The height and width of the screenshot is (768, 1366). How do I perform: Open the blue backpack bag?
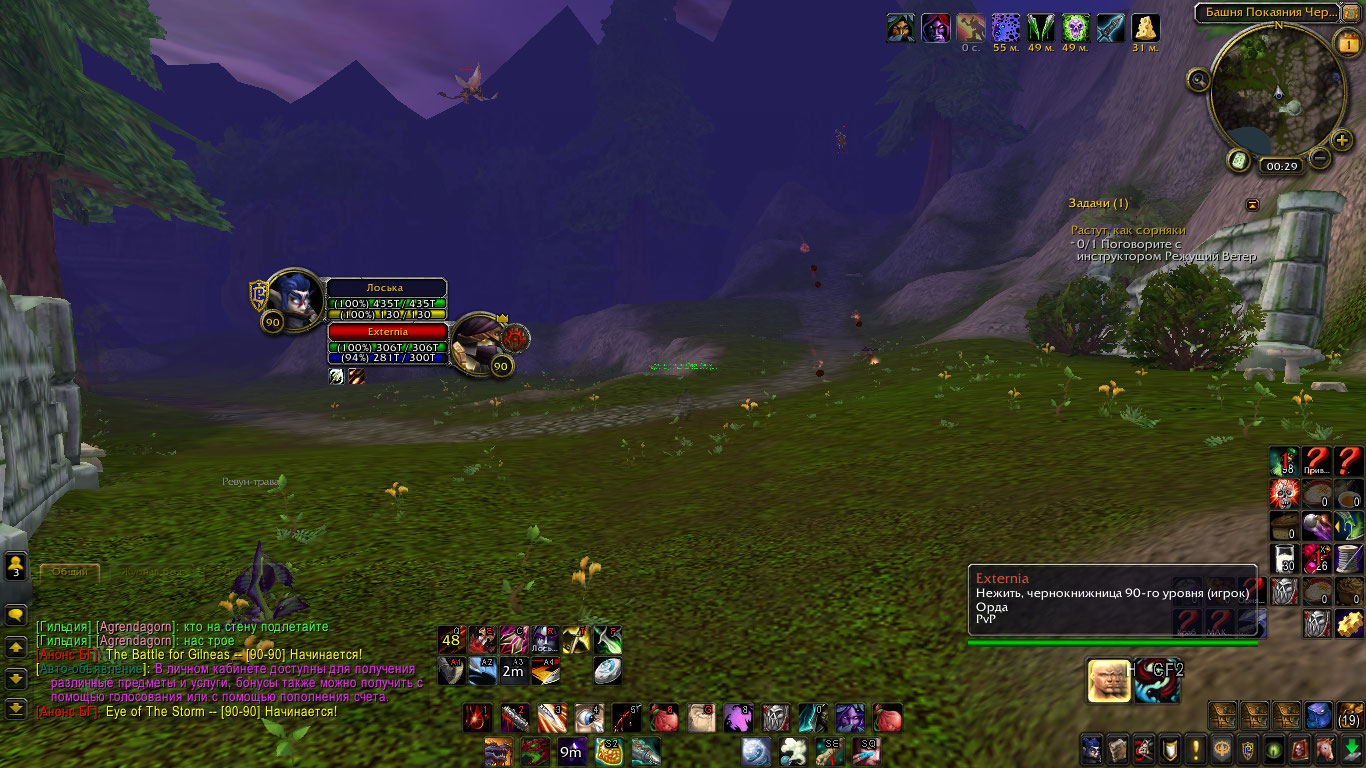pyautogui.click(x=1318, y=715)
